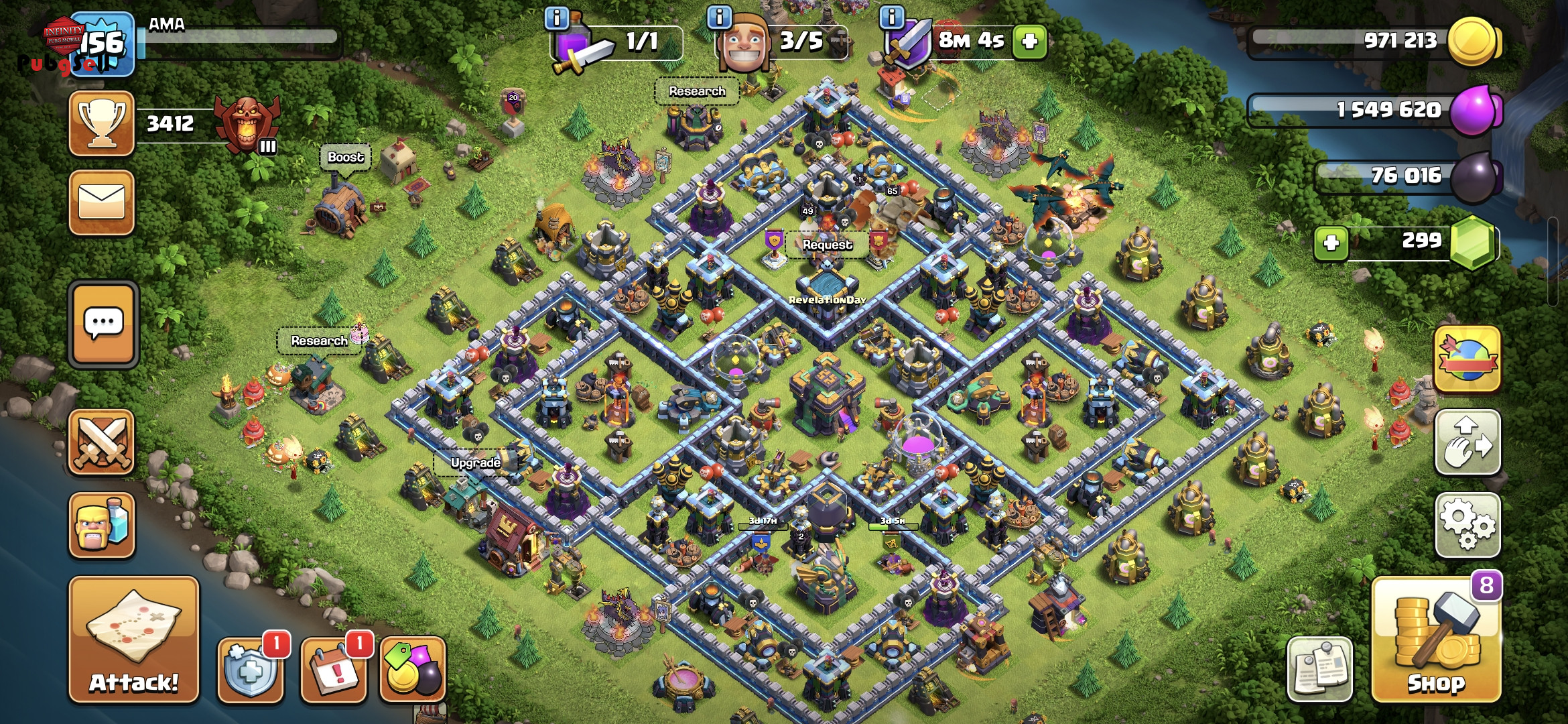Screen dimensions: 1568x724
Task: Show lab assistant info for 1/1
Action: (557, 17)
